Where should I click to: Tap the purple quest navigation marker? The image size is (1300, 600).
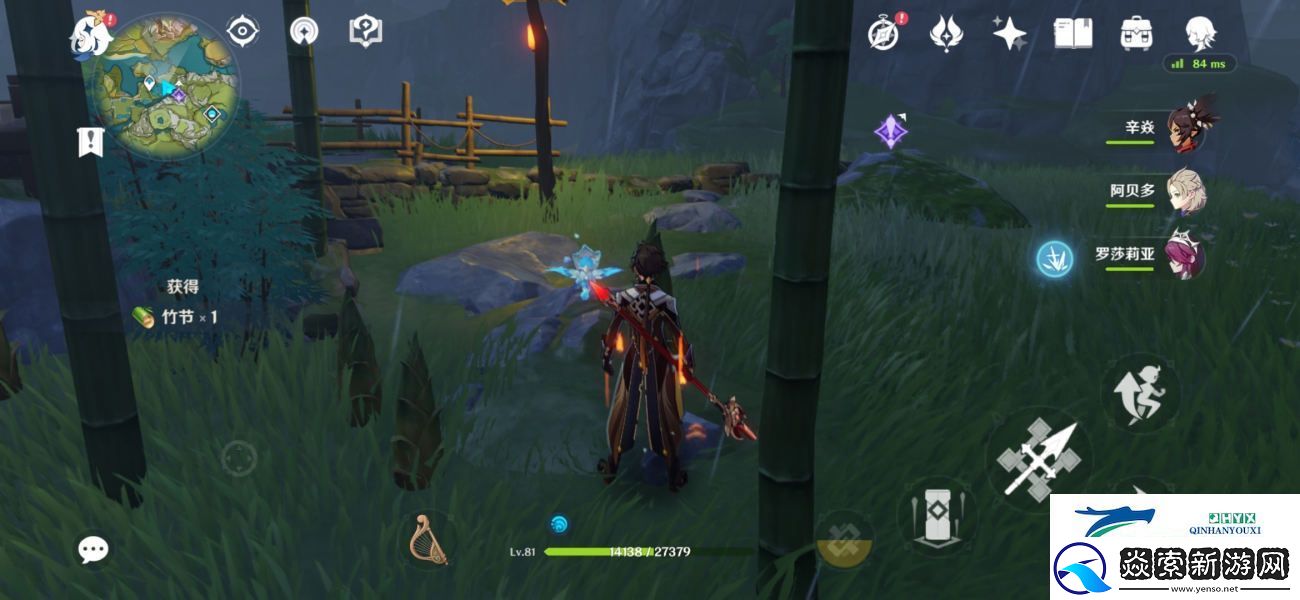click(890, 131)
